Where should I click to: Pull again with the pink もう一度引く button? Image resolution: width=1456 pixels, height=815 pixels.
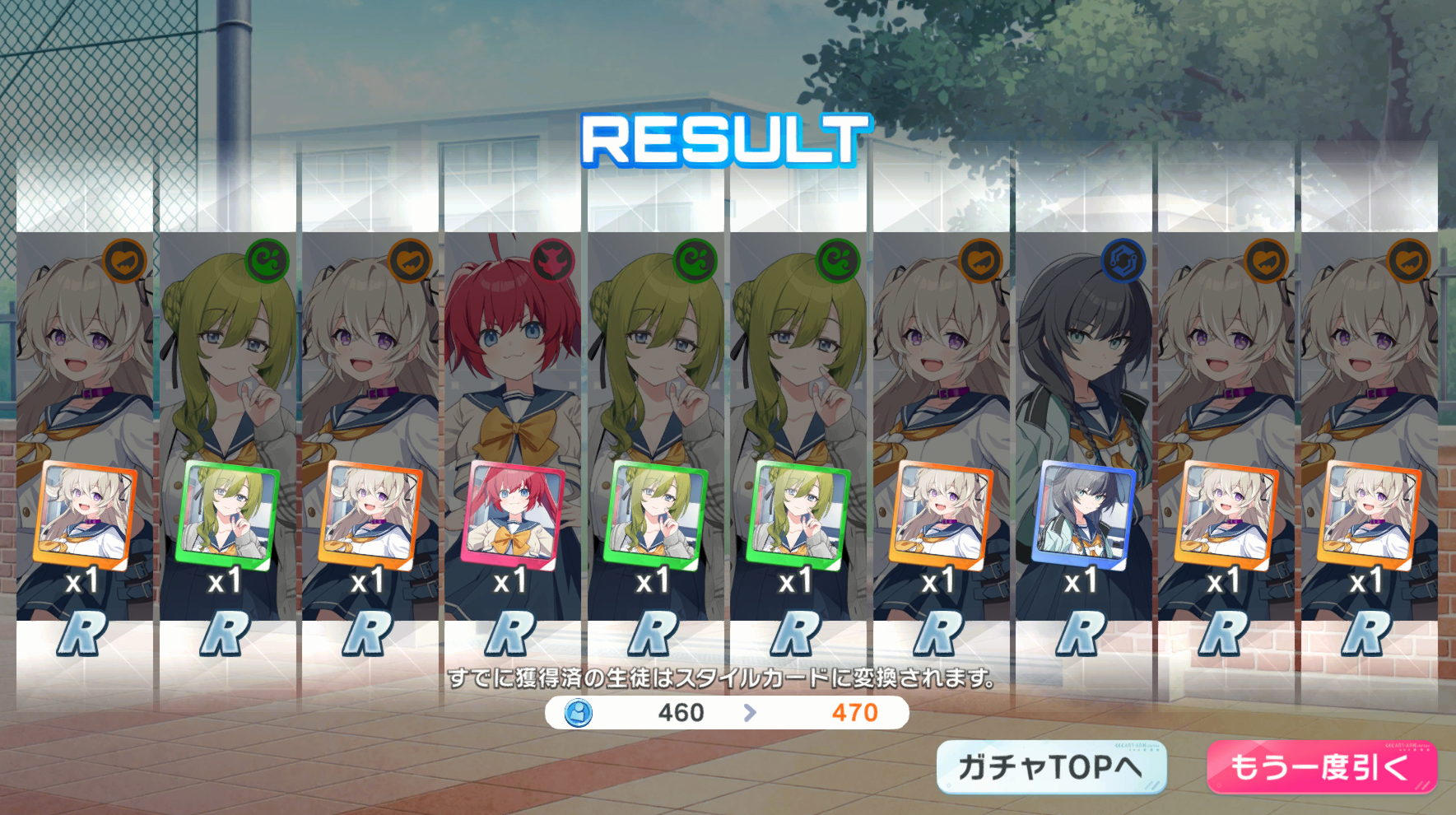click(x=1321, y=767)
